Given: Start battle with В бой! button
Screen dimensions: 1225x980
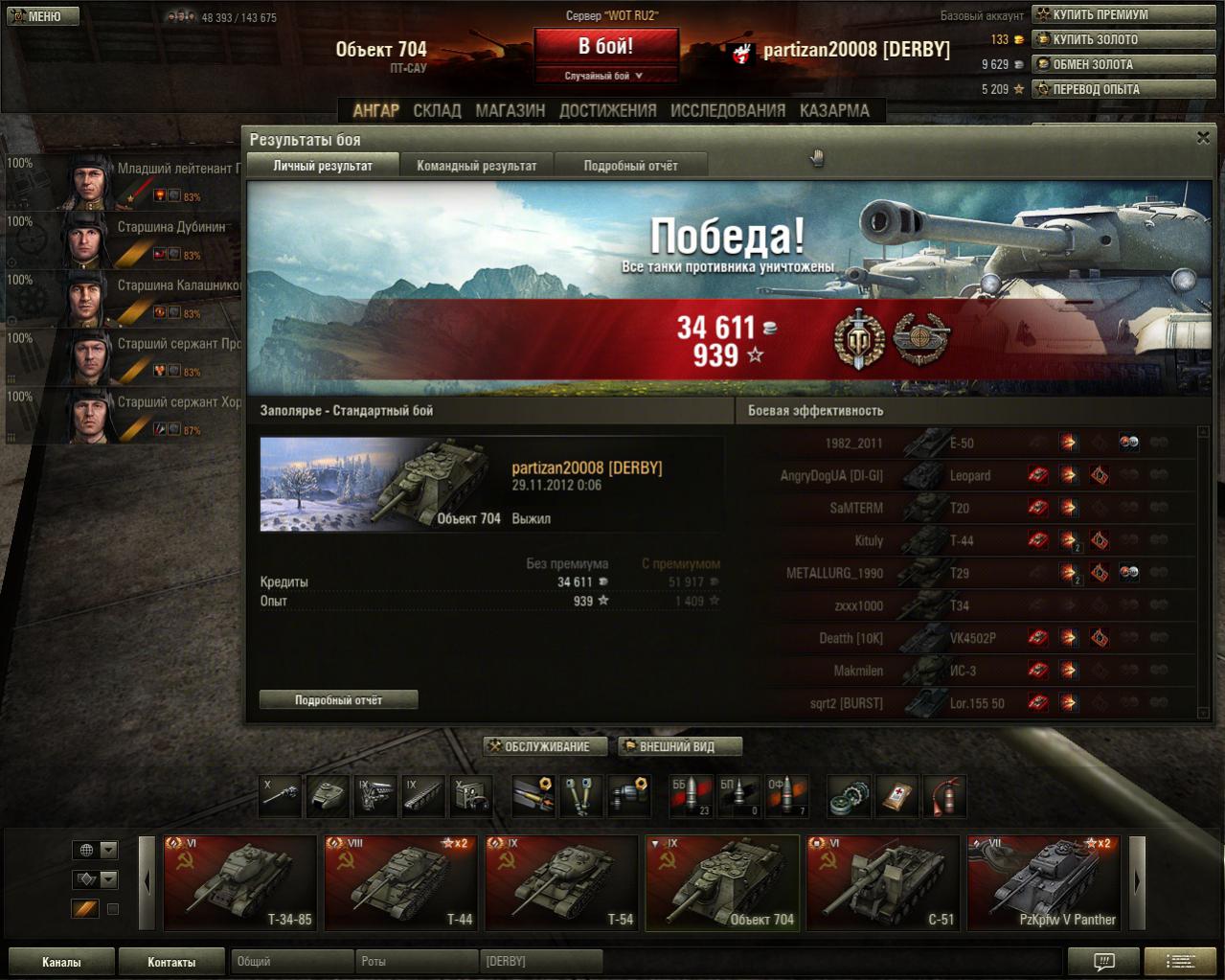Looking at the screenshot, I should point(605,46).
